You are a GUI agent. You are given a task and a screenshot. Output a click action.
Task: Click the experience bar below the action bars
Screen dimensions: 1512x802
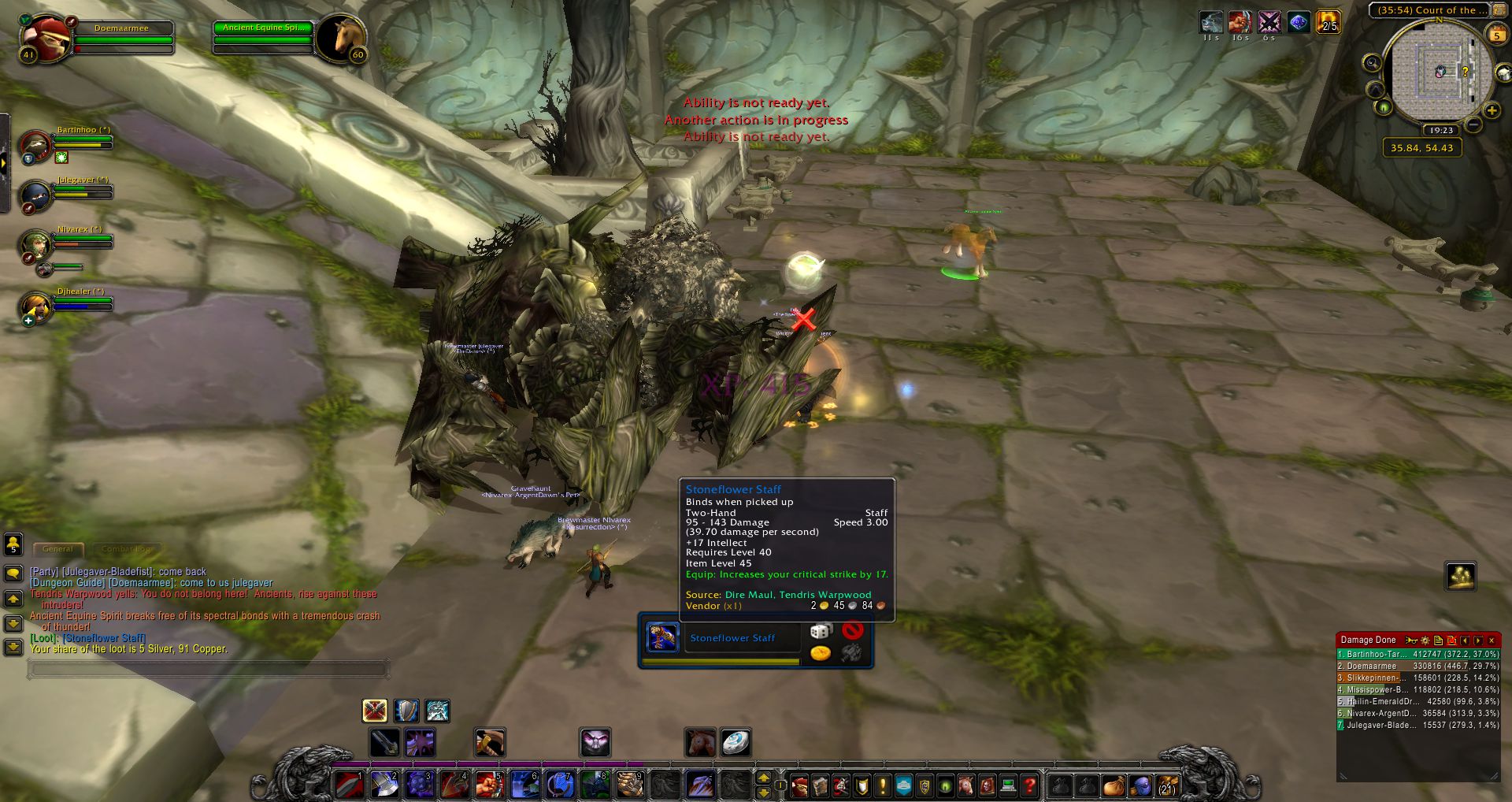pos(756,763)
